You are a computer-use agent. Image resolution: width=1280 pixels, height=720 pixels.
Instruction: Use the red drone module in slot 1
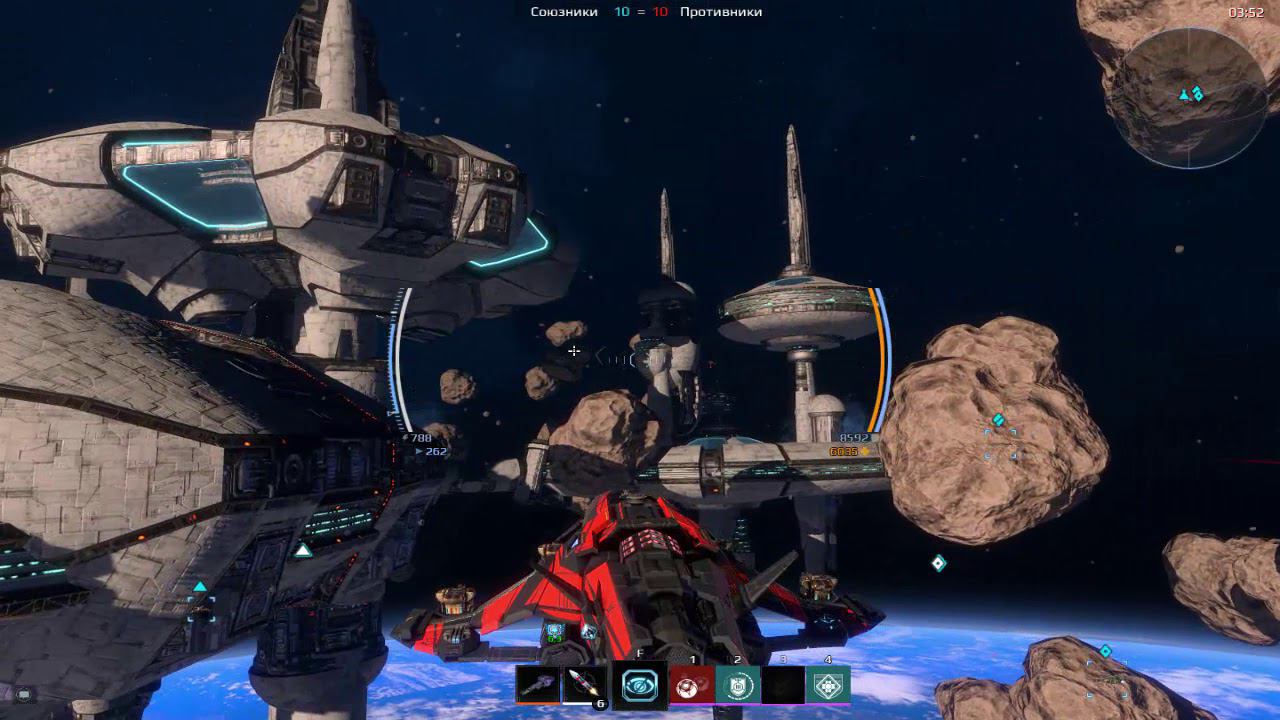691,685
